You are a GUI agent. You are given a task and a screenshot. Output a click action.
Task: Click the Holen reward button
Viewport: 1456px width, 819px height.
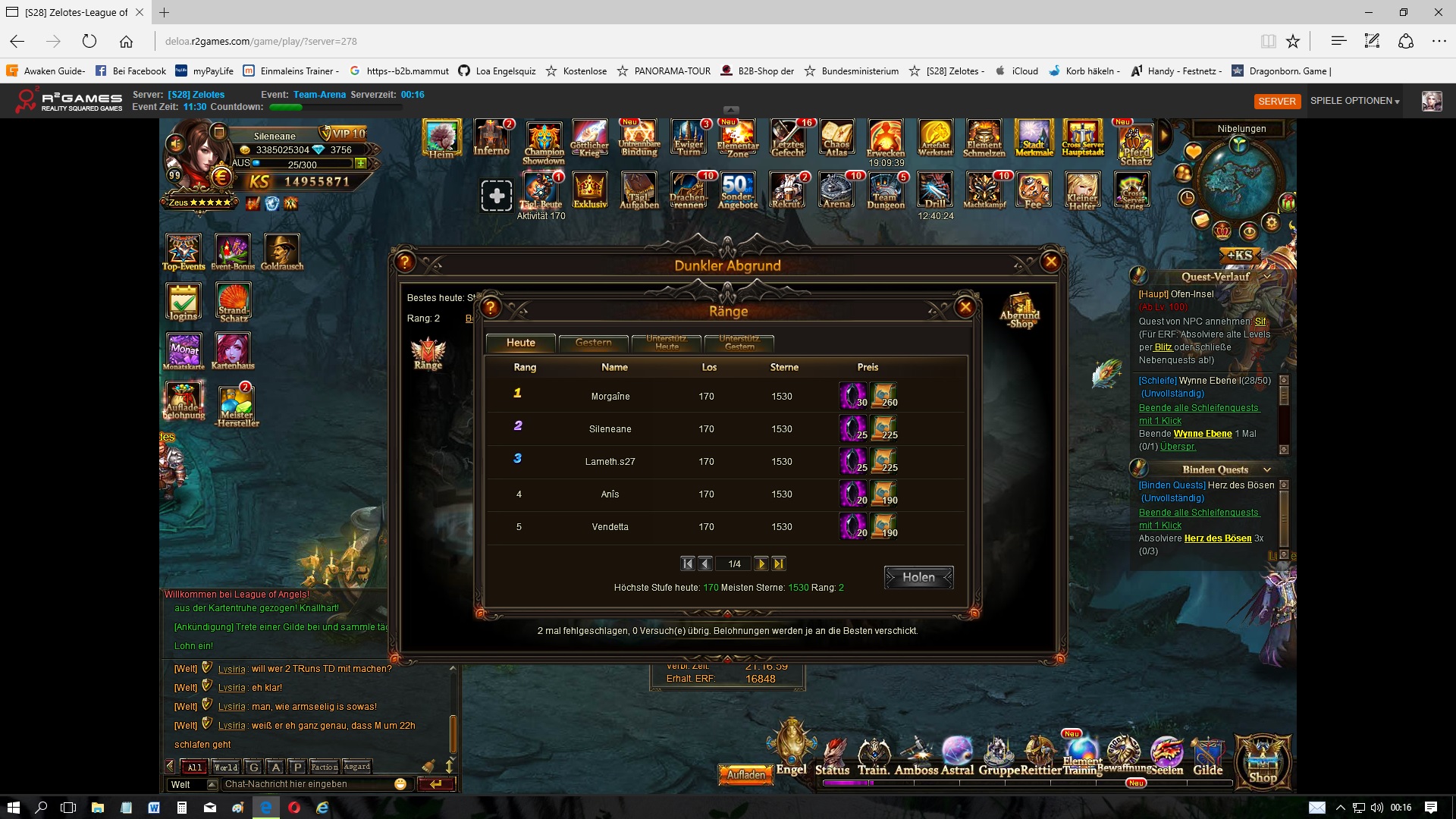point(918,577)
